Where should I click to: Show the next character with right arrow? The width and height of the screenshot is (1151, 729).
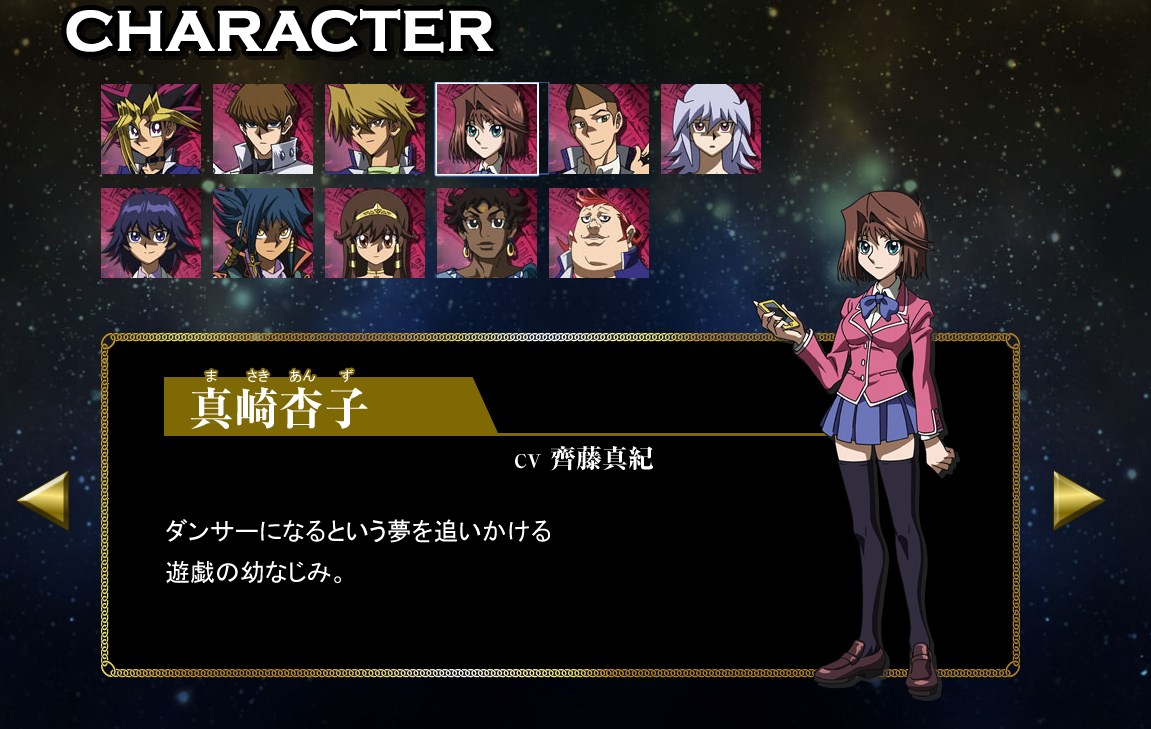click(x=1077, y=499)
